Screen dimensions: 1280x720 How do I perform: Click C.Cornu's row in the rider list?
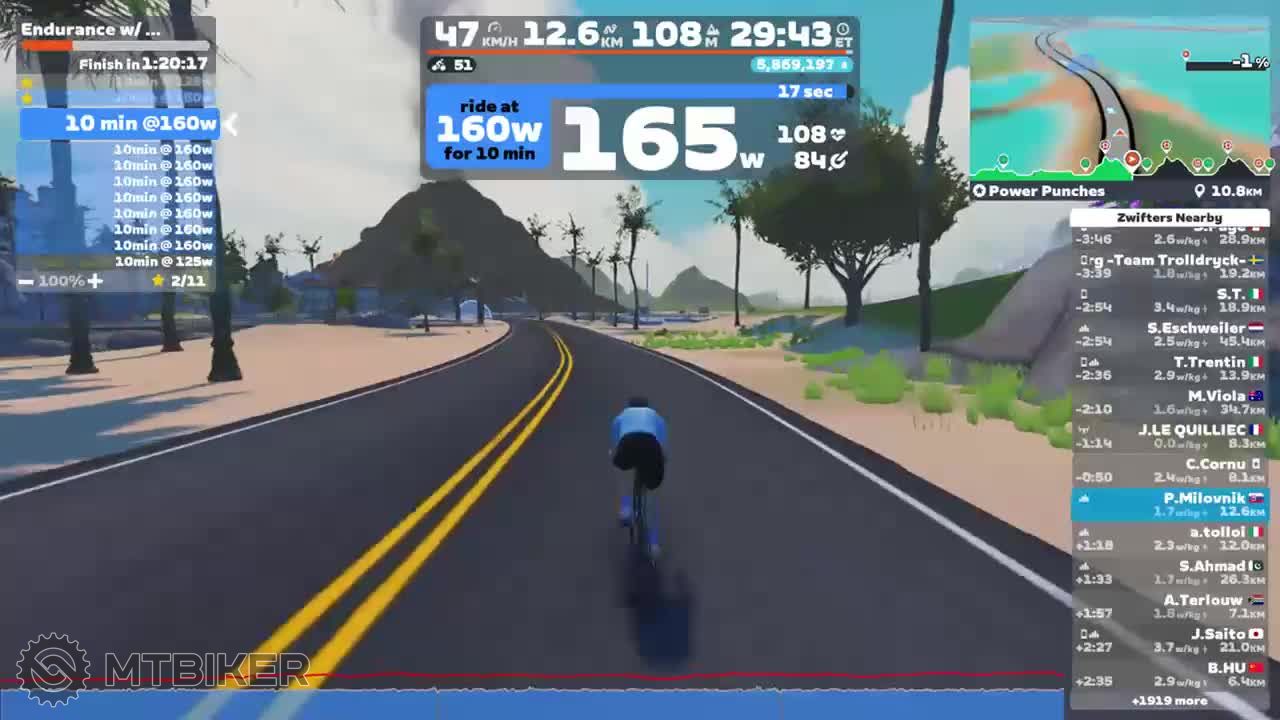pos(1169,470)
